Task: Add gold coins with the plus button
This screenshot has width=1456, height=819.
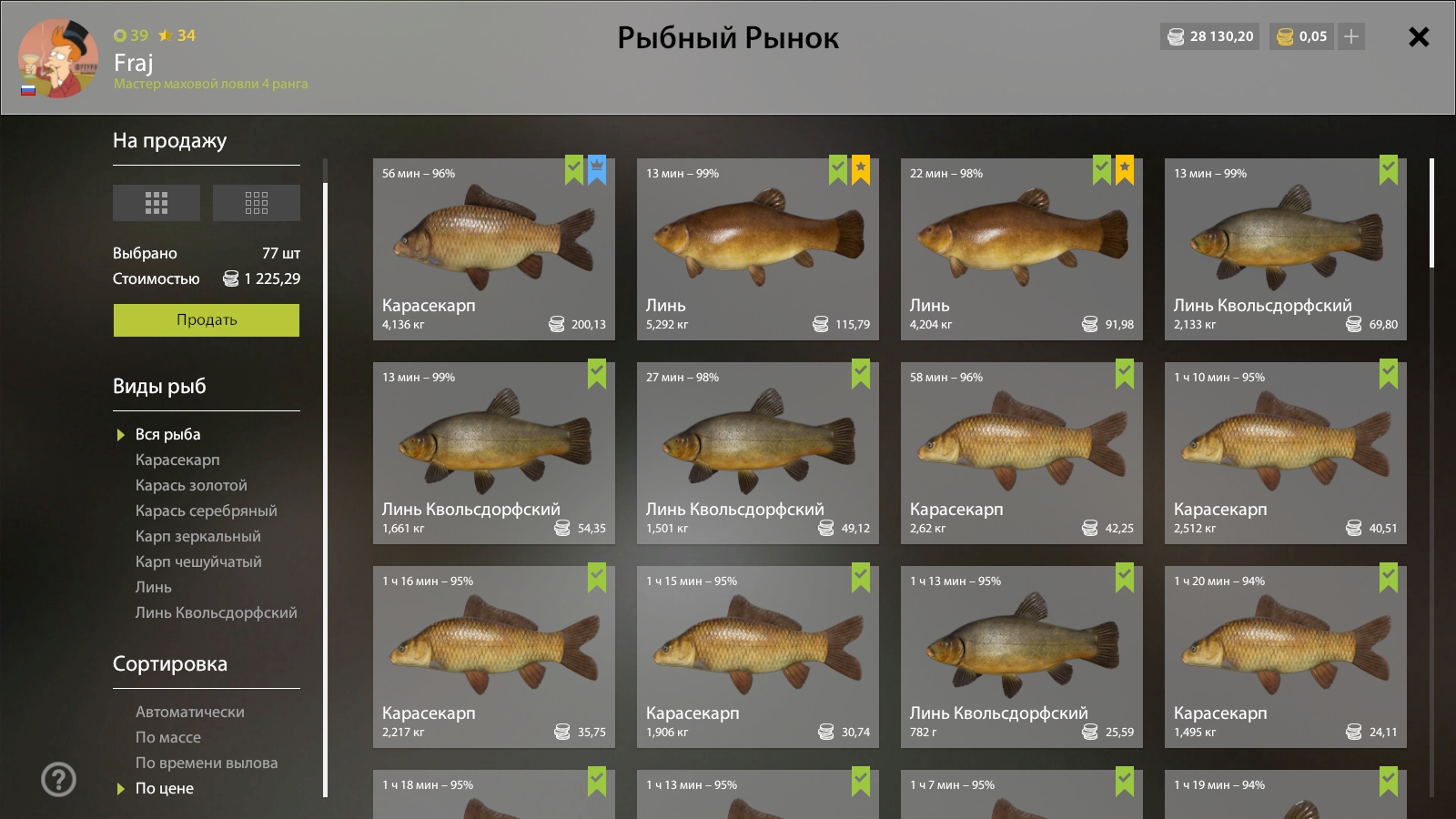Action: 1351,36
